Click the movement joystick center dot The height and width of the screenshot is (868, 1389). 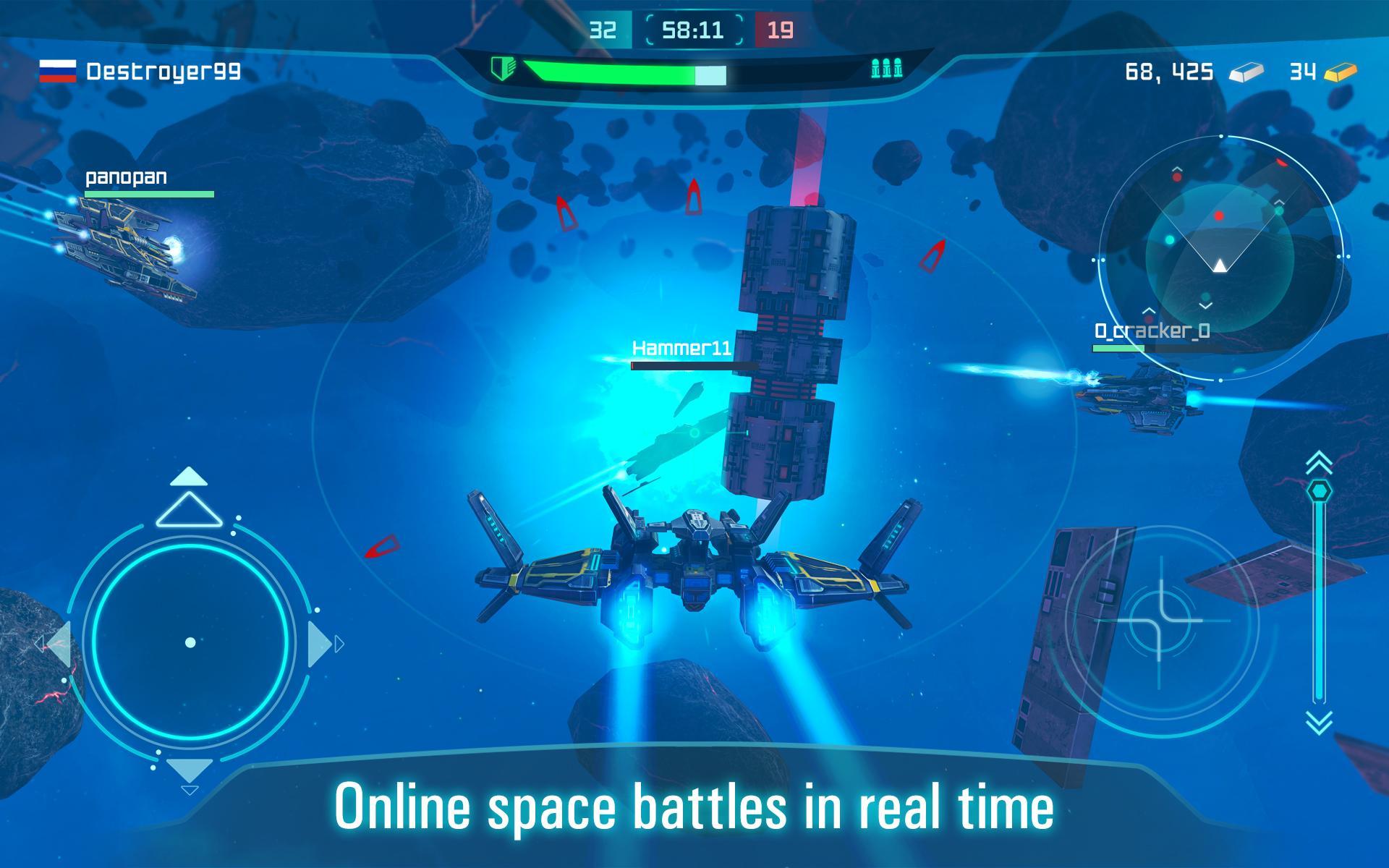pos(190,642)
